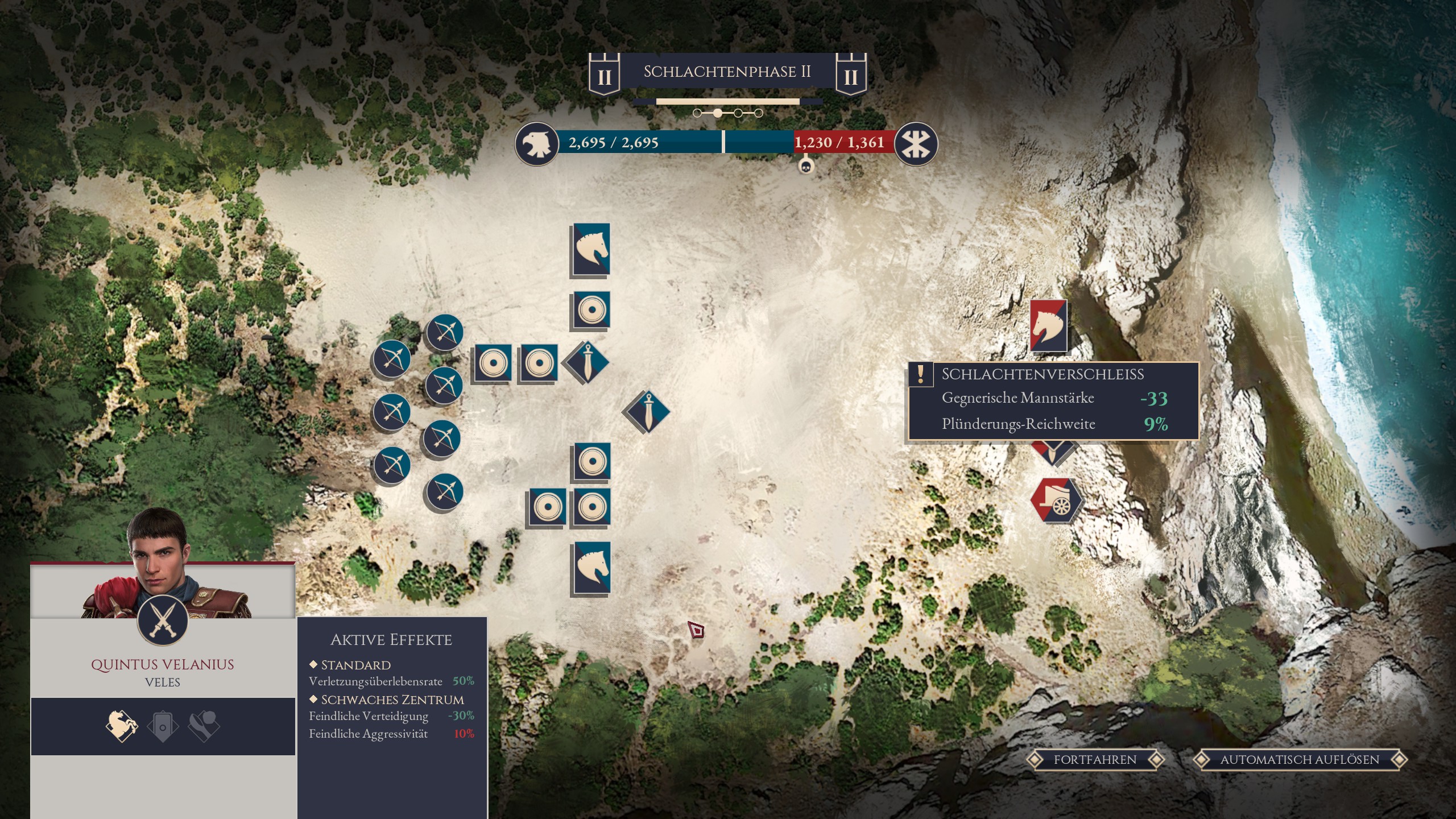Click the Schlachtenphase II banner
The height and width of the screenshot is (819, 1456).
coord(727,72)
